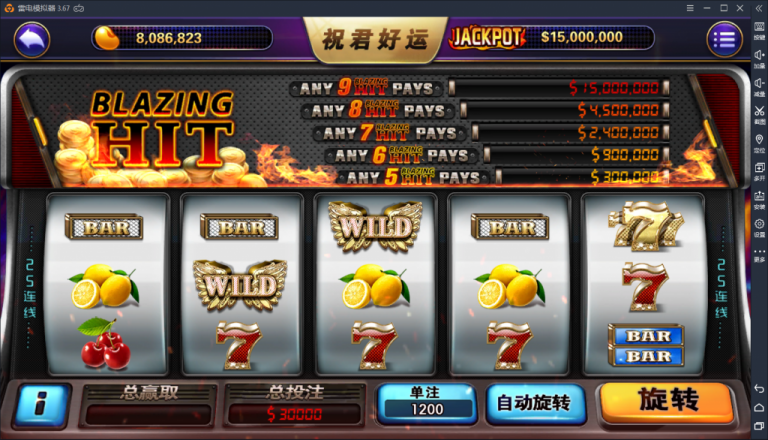Image resolution: width=768 pixels, height=440 pixels.
Task: Change the 单注 bet amount of 1200
Action: [x=425, y=403]
